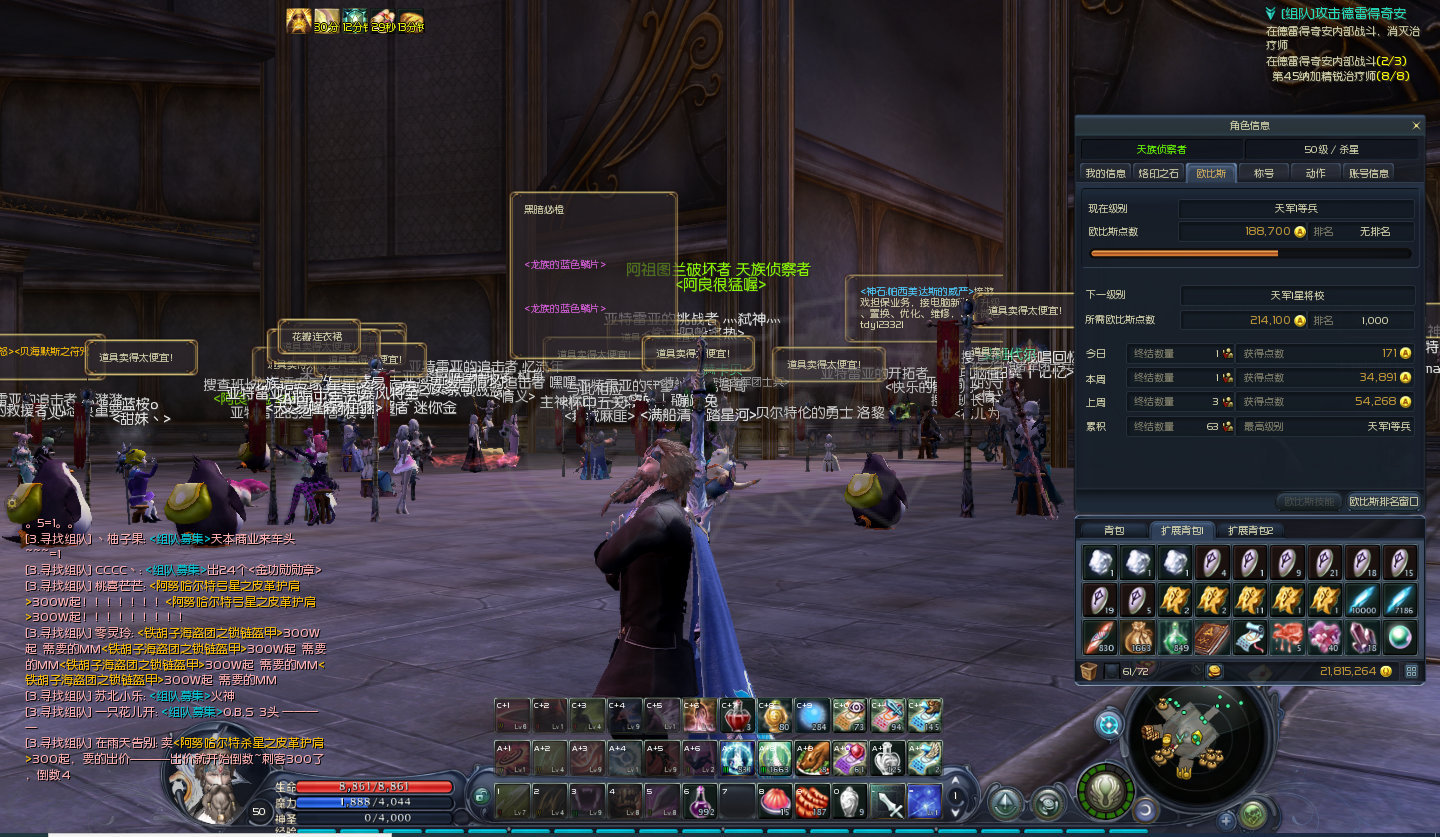
Task: Open the 欧比斯排名窗口 button
Action: 1384,501
